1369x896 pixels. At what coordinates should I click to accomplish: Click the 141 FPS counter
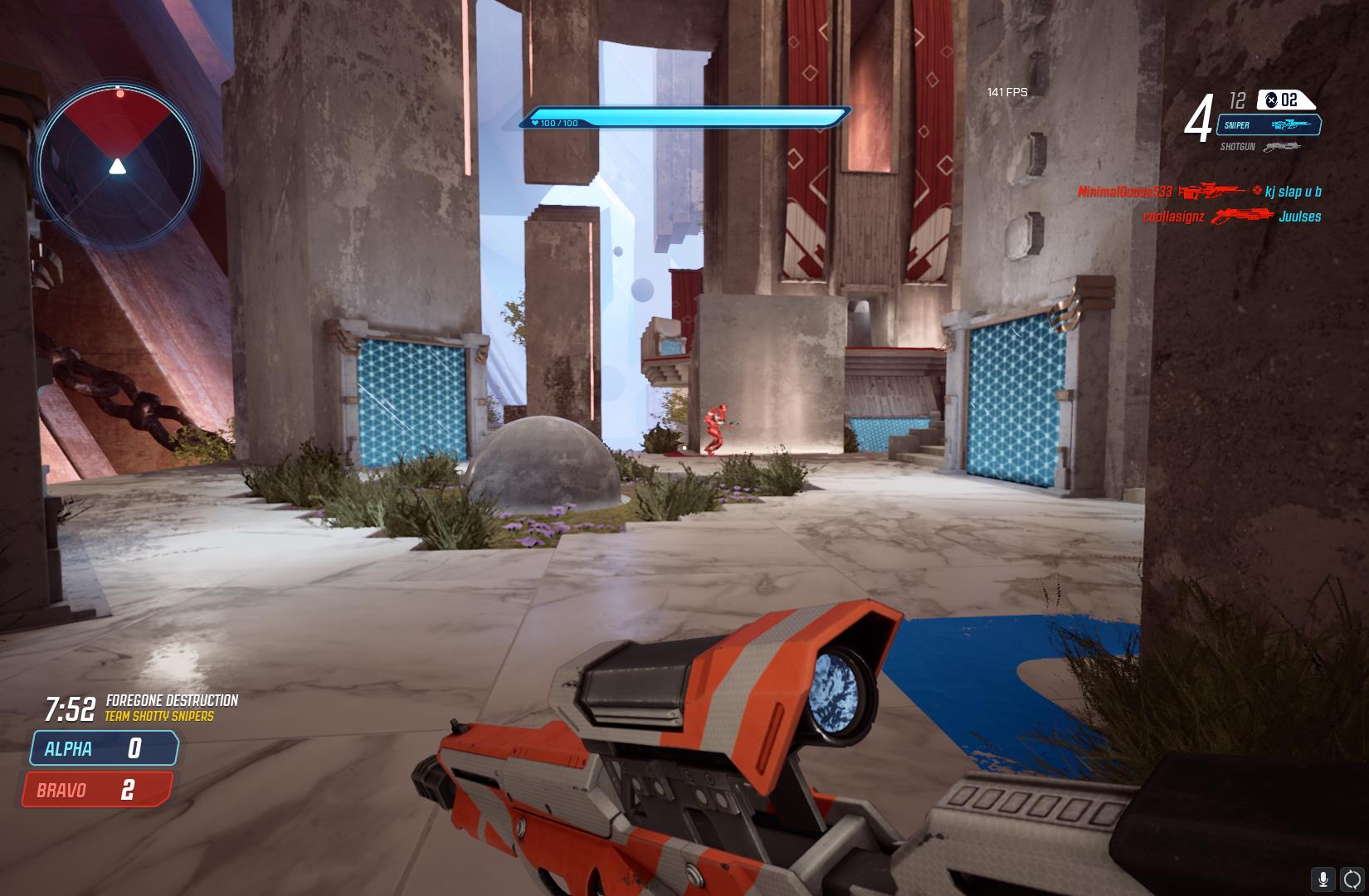pos(1005,92)
